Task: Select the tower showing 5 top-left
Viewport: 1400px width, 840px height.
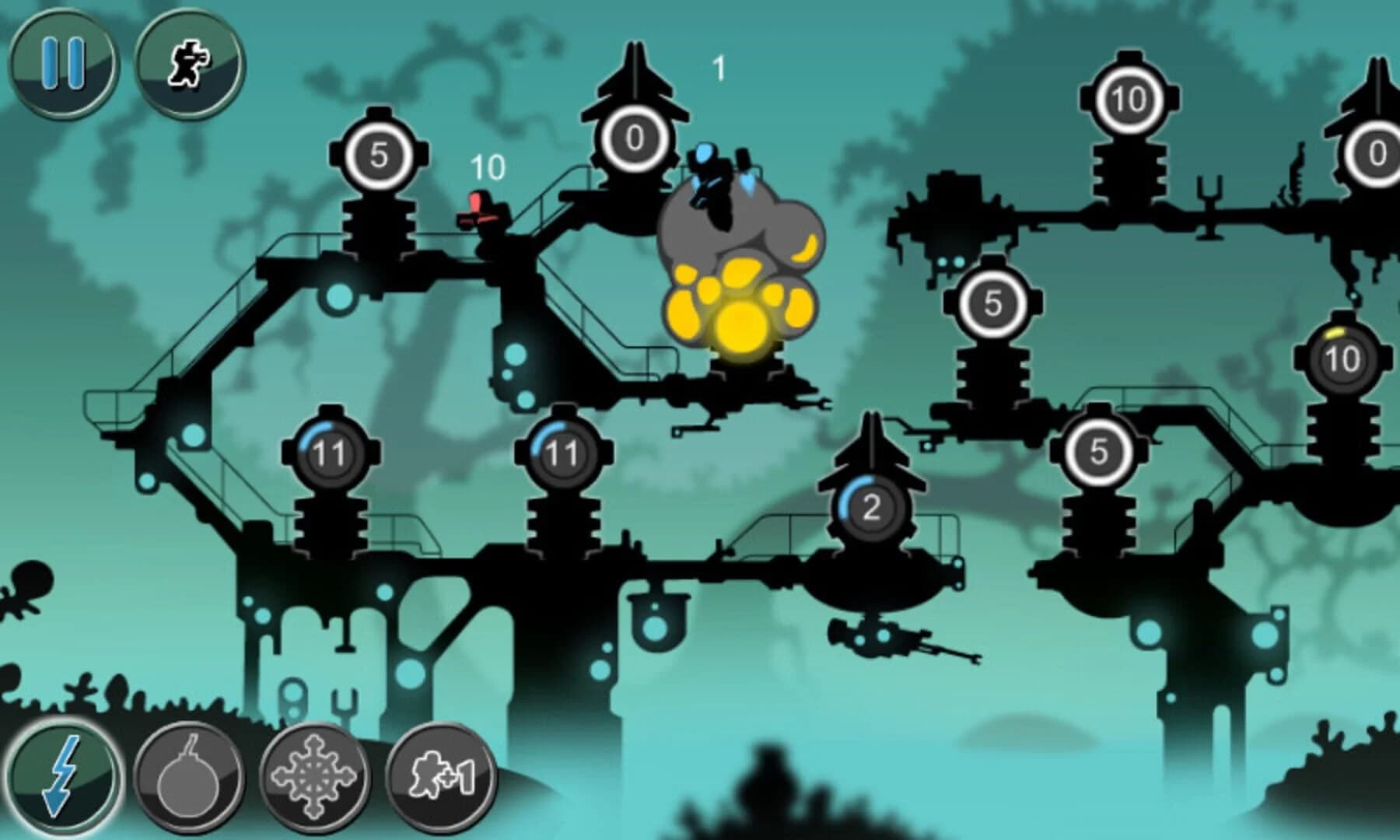Action: (x=380, y=156)
